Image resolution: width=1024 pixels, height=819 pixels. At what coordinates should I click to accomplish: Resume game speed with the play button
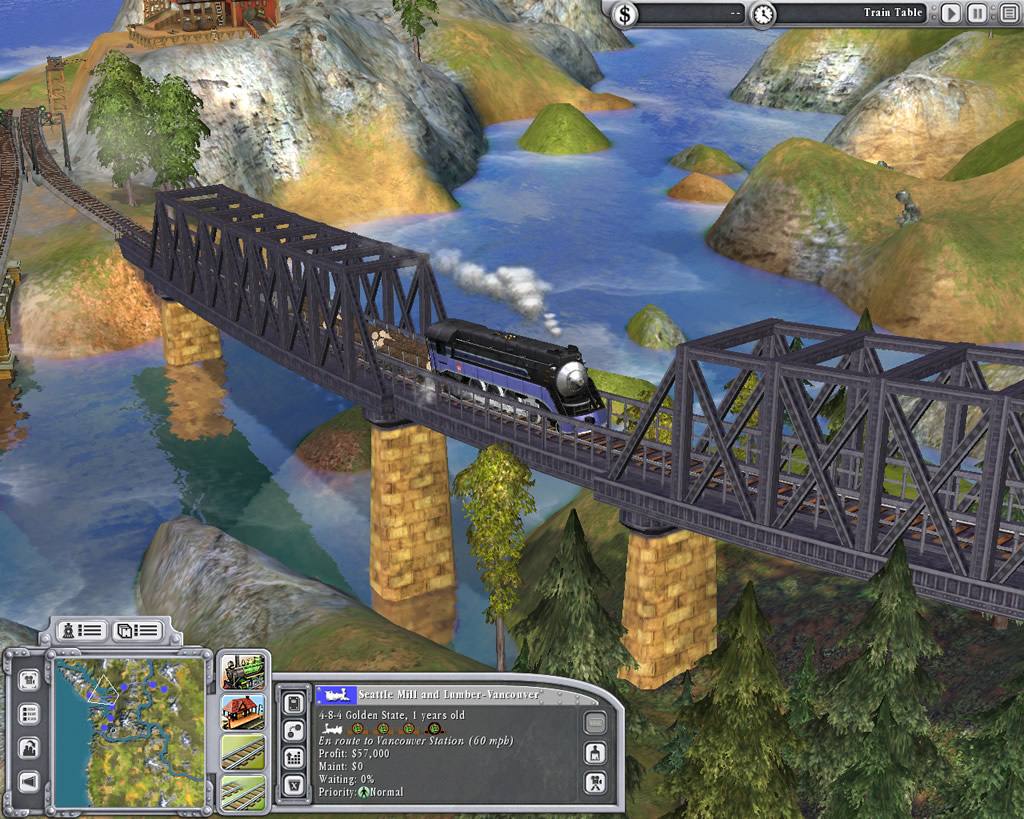point(950,14)
